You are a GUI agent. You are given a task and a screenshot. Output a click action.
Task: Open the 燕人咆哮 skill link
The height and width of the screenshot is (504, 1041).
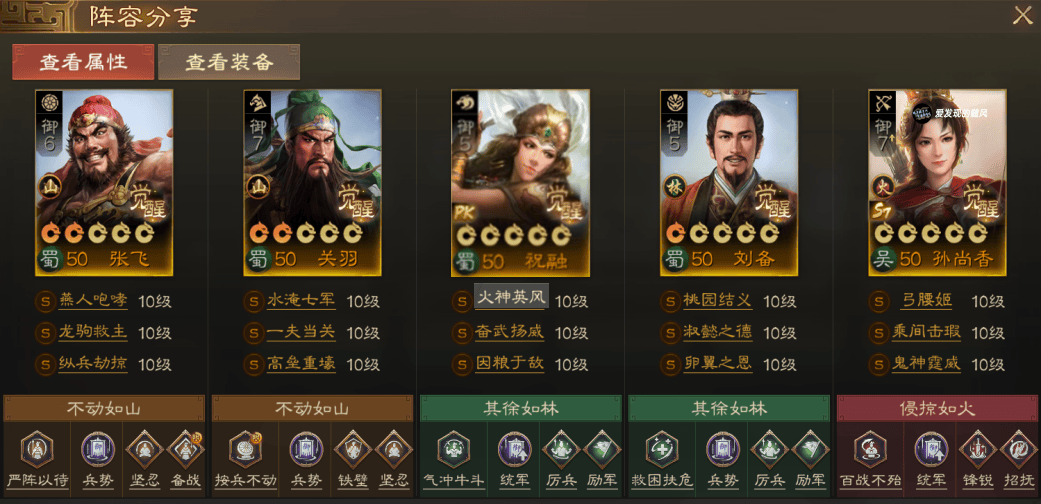[93, 301]
